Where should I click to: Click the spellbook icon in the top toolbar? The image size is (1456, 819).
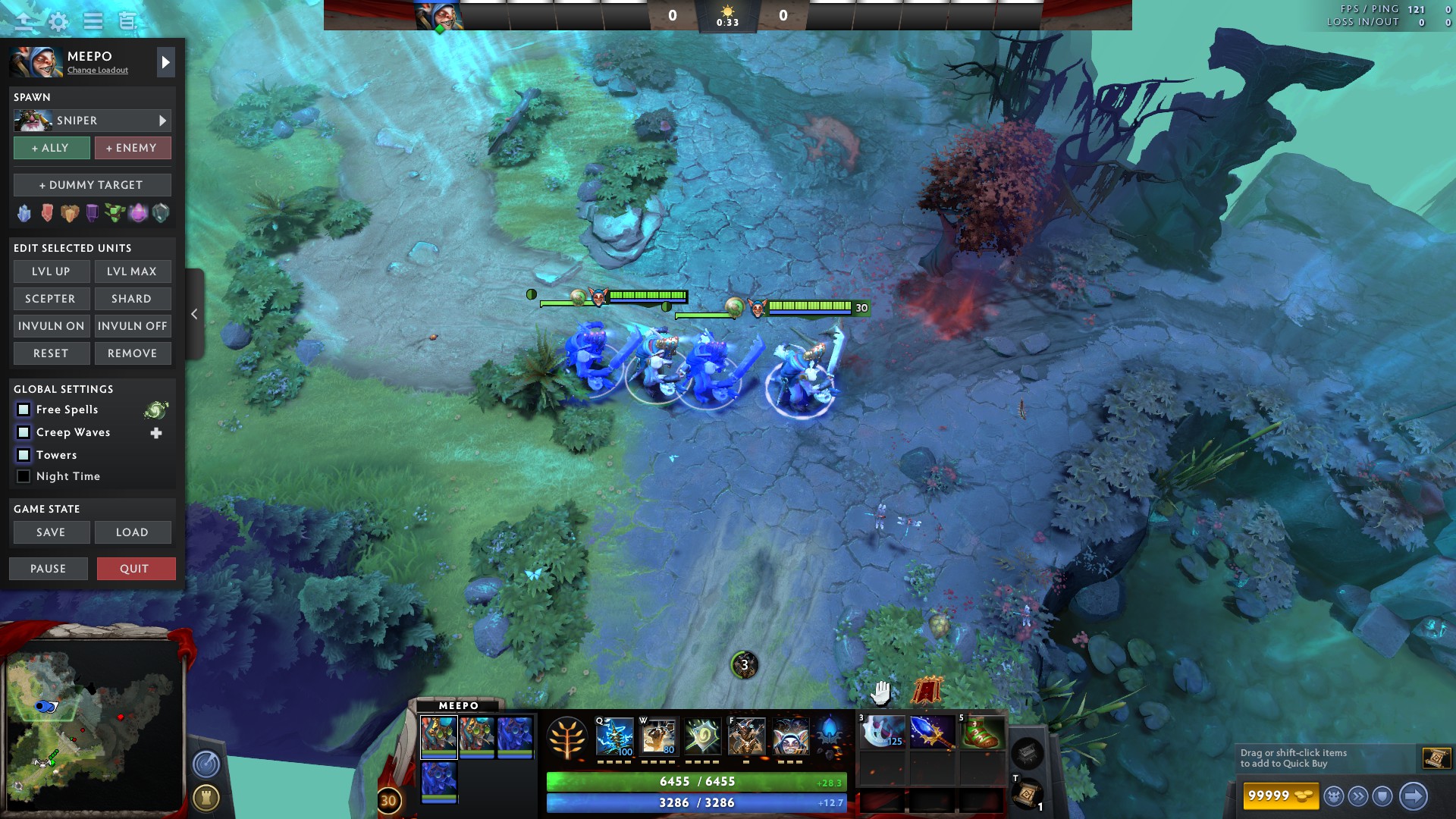125,22
